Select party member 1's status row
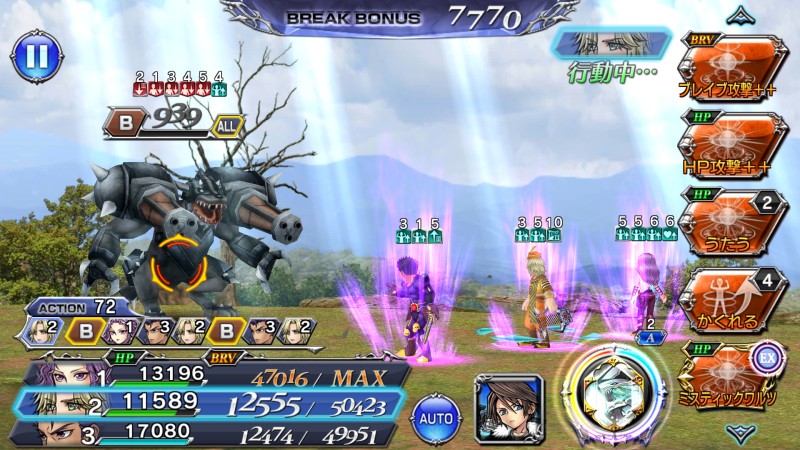The height and width of the screenshot is (450, 800). pos(210,375)
